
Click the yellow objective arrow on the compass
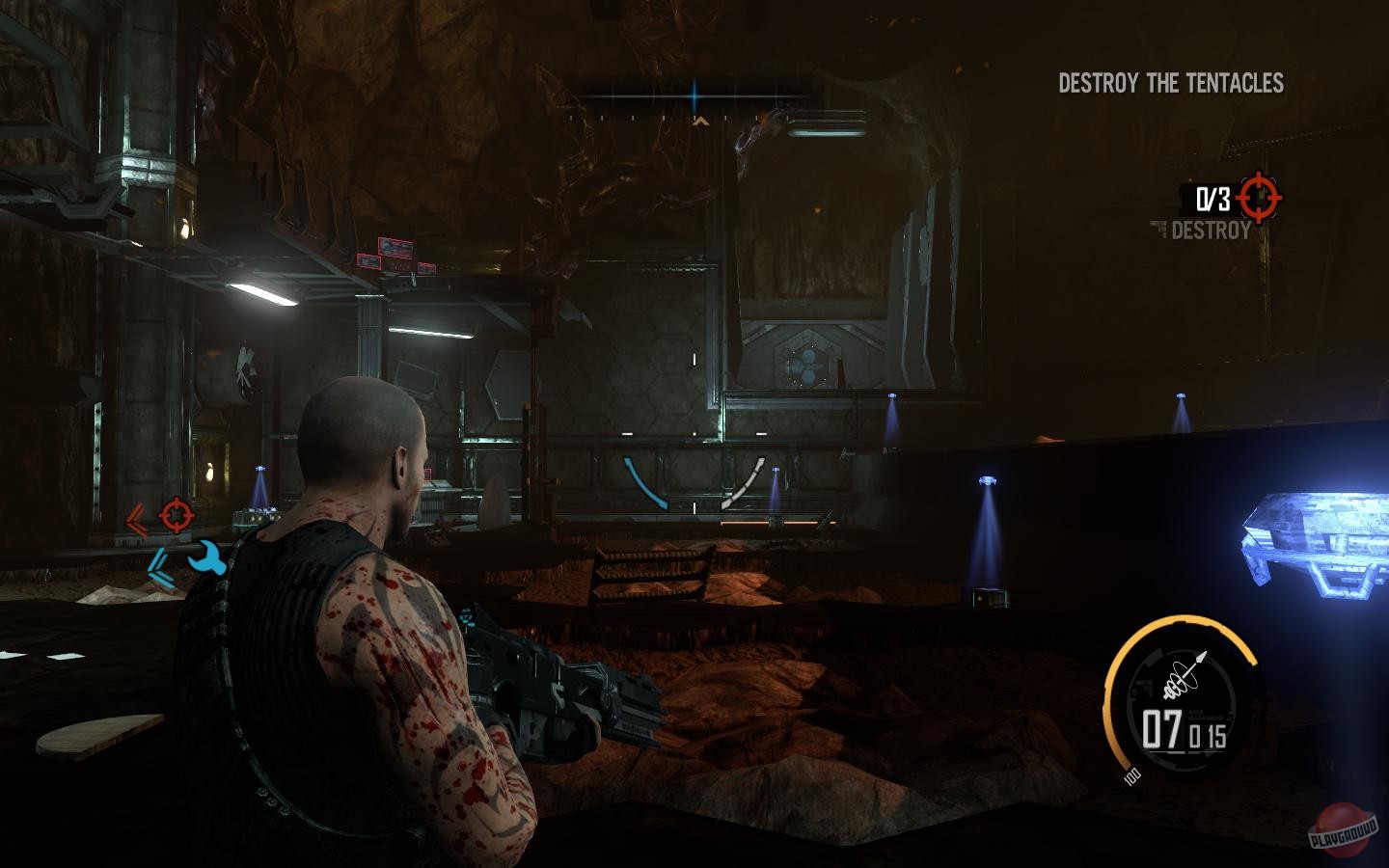(x=701, y=122)
